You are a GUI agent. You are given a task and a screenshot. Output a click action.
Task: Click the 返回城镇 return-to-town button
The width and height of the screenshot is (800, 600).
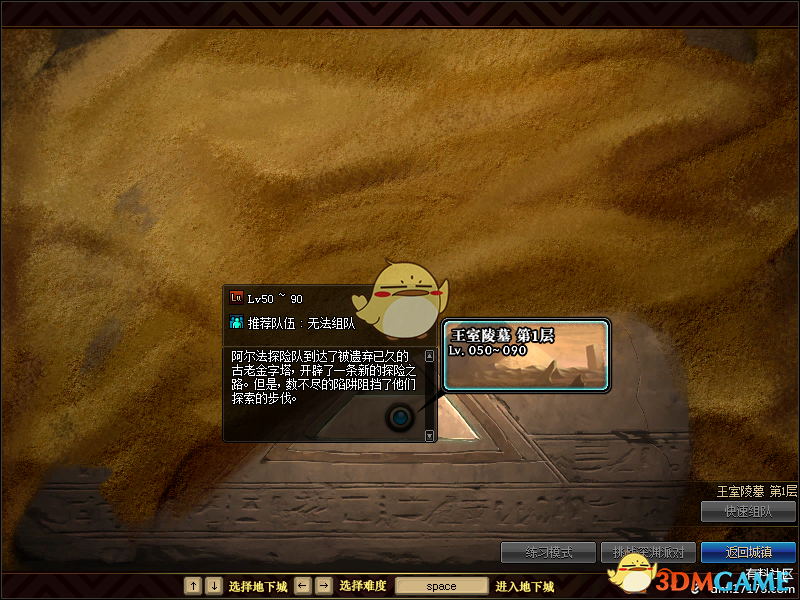(748, 552)
